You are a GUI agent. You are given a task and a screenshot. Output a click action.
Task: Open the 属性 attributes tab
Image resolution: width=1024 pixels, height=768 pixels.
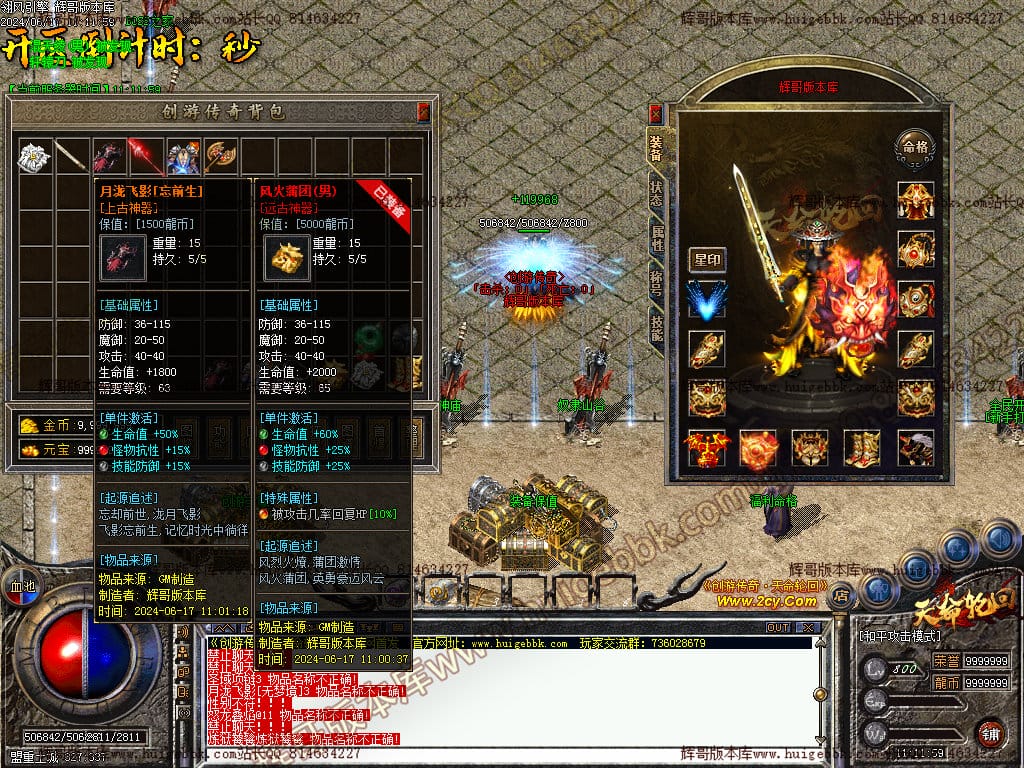[x=656, y=239]
